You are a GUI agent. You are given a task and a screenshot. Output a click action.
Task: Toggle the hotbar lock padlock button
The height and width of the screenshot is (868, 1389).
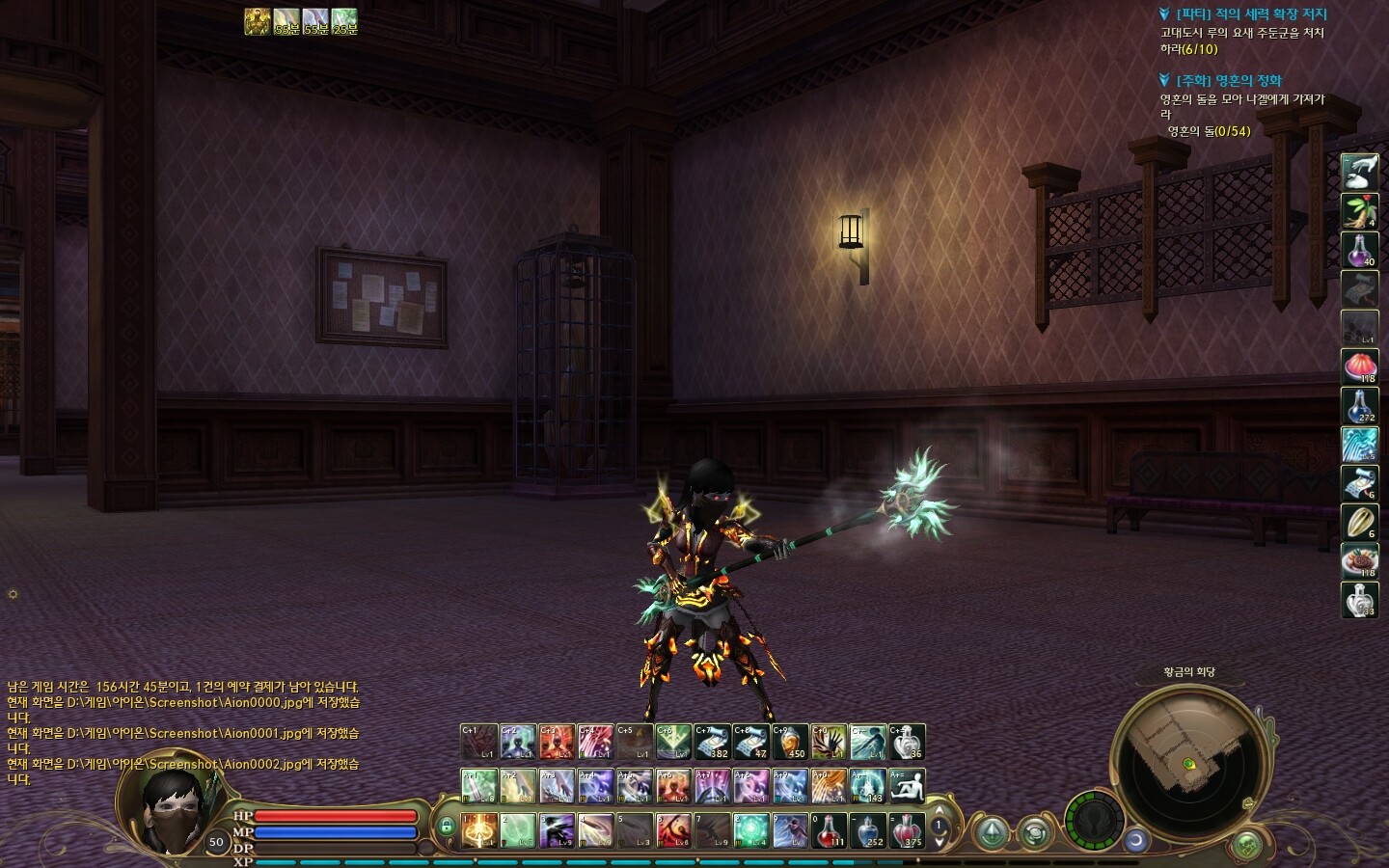point(446,827)
